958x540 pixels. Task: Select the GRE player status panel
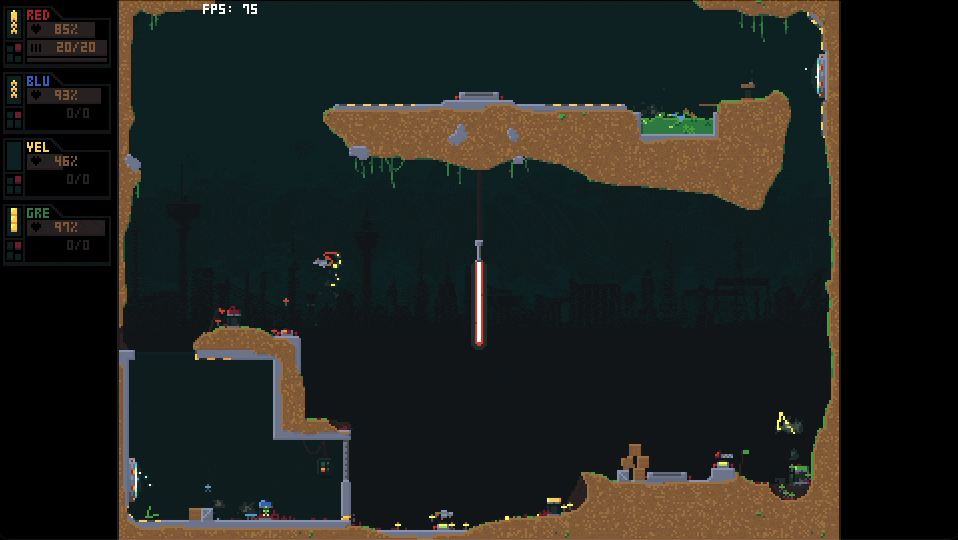click(57, 235)
